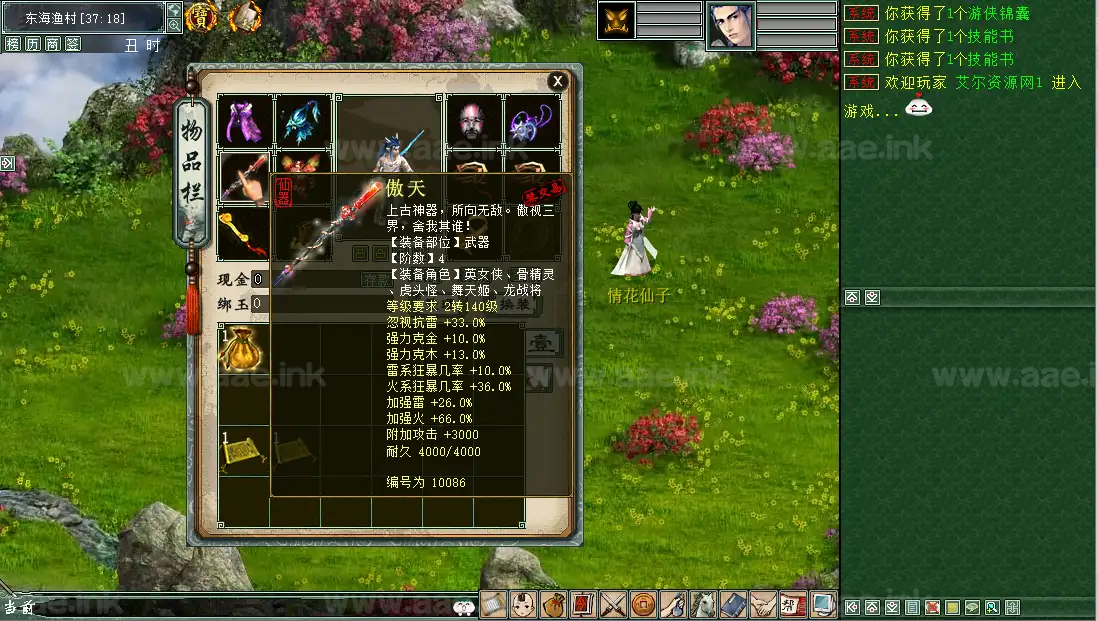Click the magnifier button beside map name
This screenshot has height=621, width=1098.
click(174, 11)
